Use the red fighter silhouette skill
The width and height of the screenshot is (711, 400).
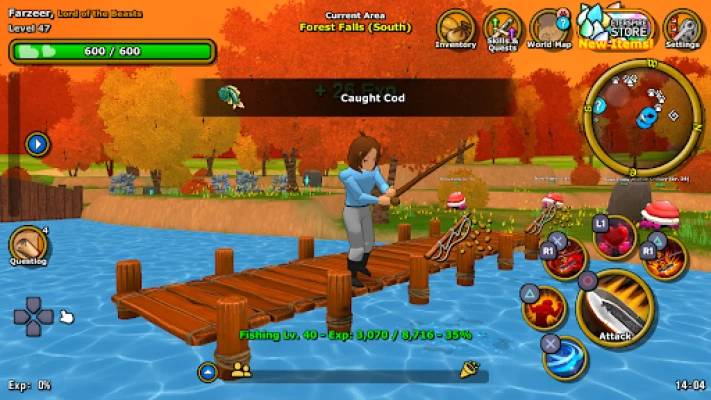point(544,308)
